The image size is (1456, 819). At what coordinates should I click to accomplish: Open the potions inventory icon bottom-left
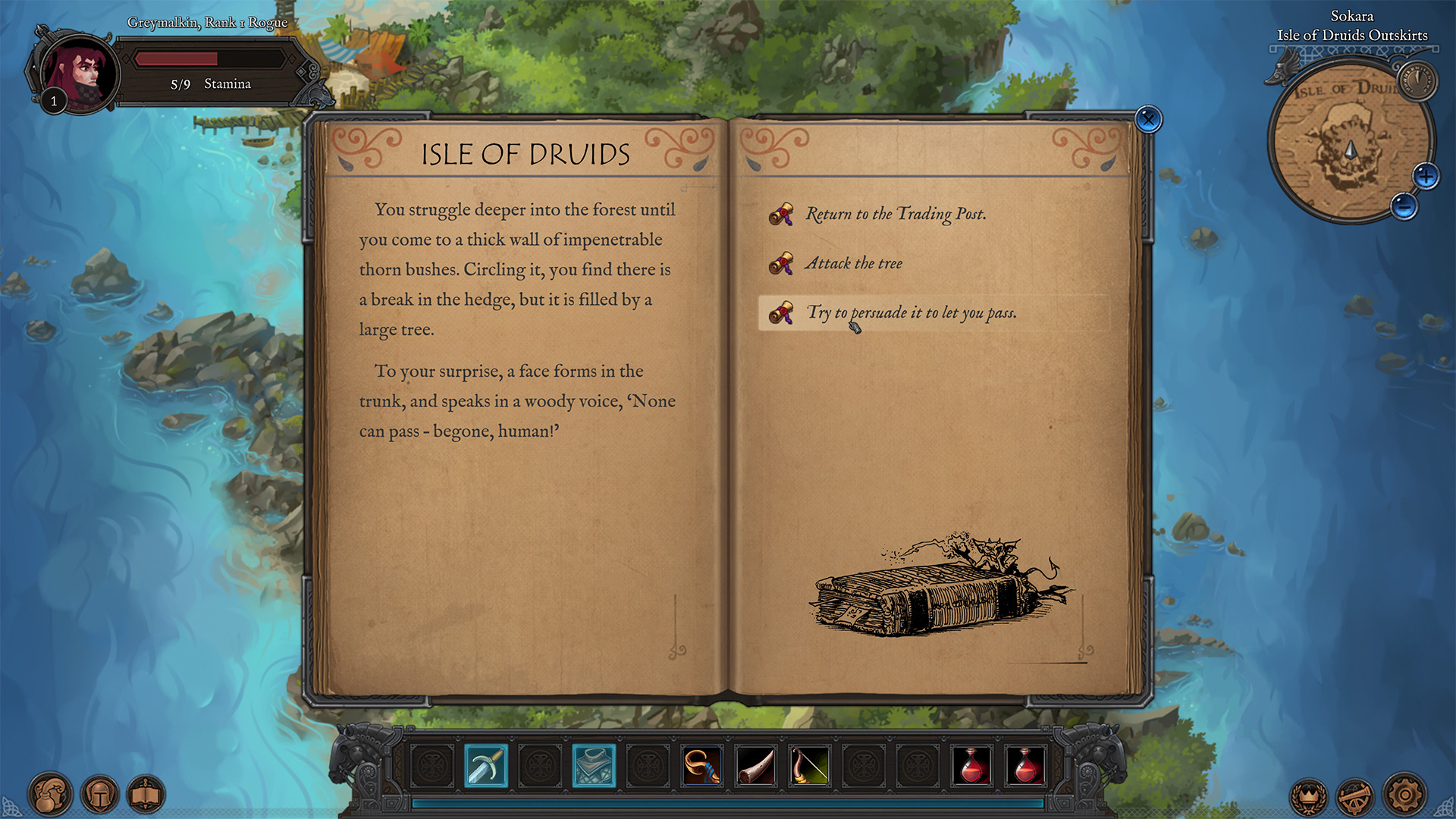click(x=50, y=794)
